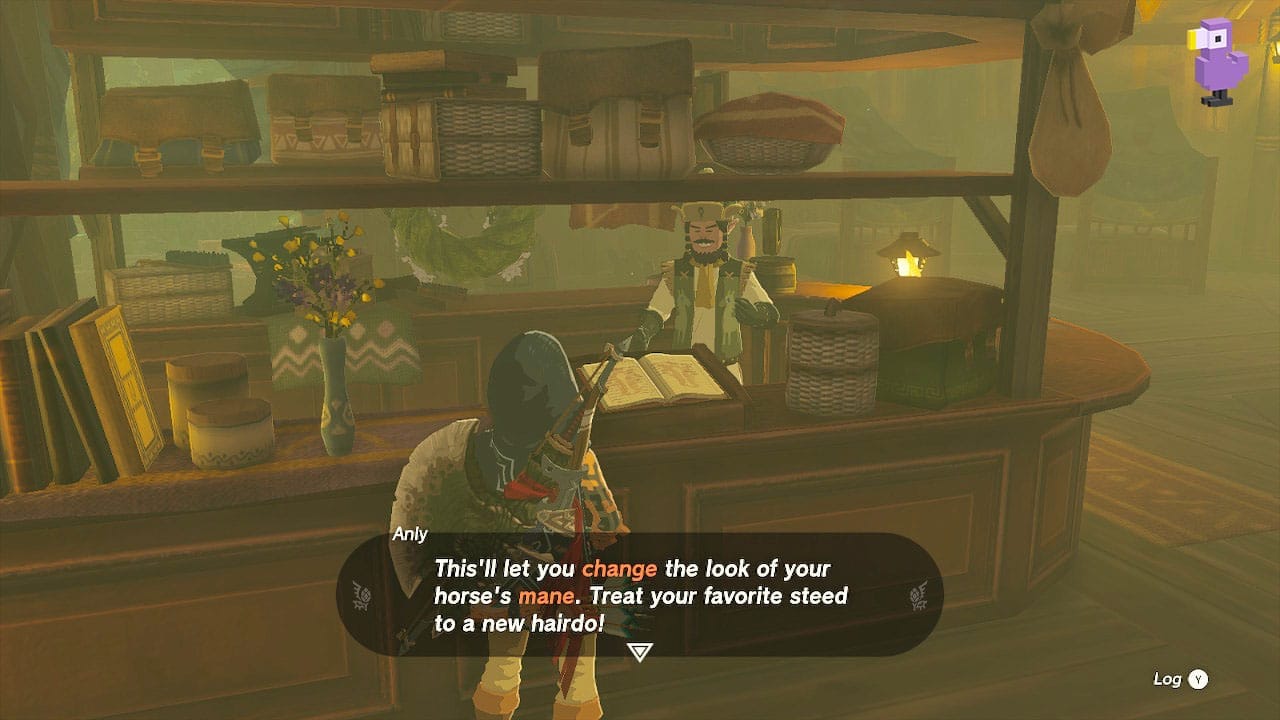Viewport: 1280px width, 720px height.
Task: Click the word mane in the dialogue
Action: tap(545, 596)
